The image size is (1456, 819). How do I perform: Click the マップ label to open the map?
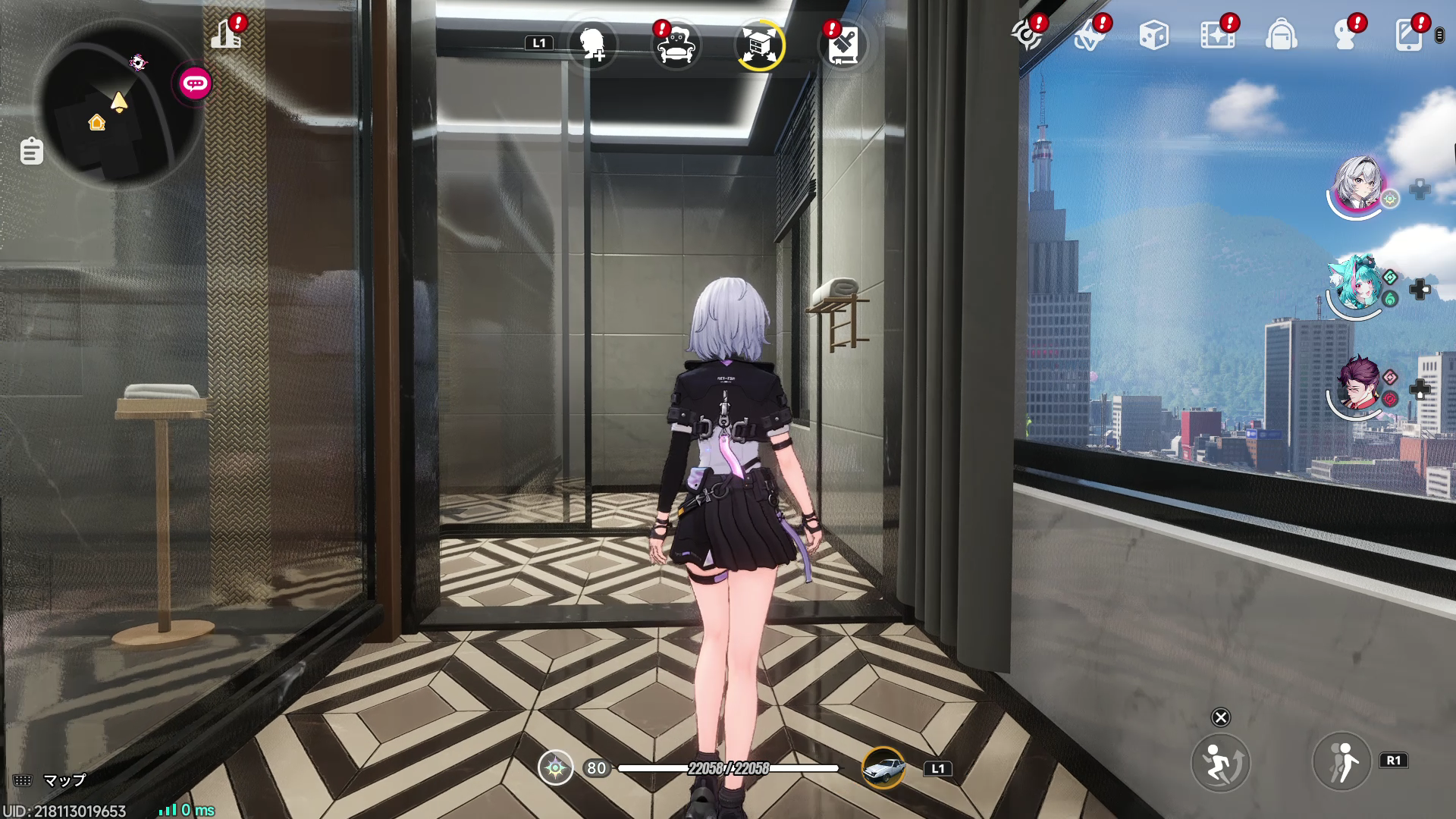click(64, 779)
